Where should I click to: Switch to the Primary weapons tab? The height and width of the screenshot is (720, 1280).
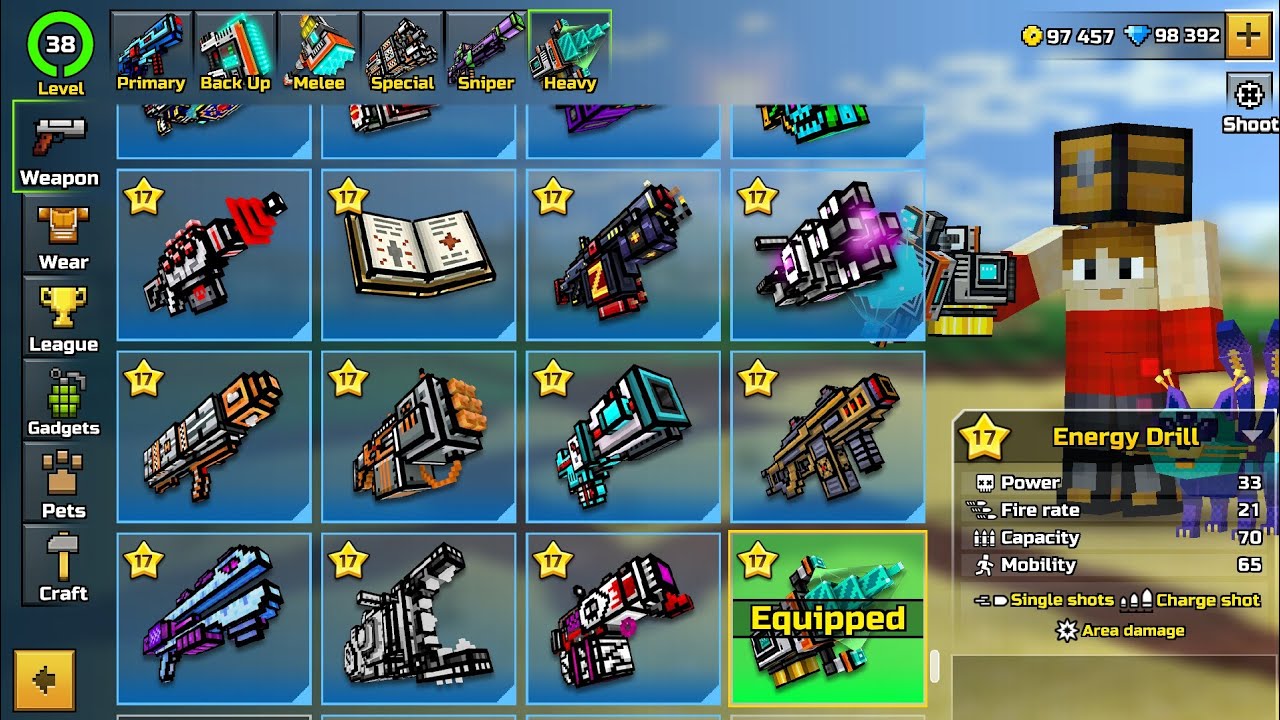[150, 45]
